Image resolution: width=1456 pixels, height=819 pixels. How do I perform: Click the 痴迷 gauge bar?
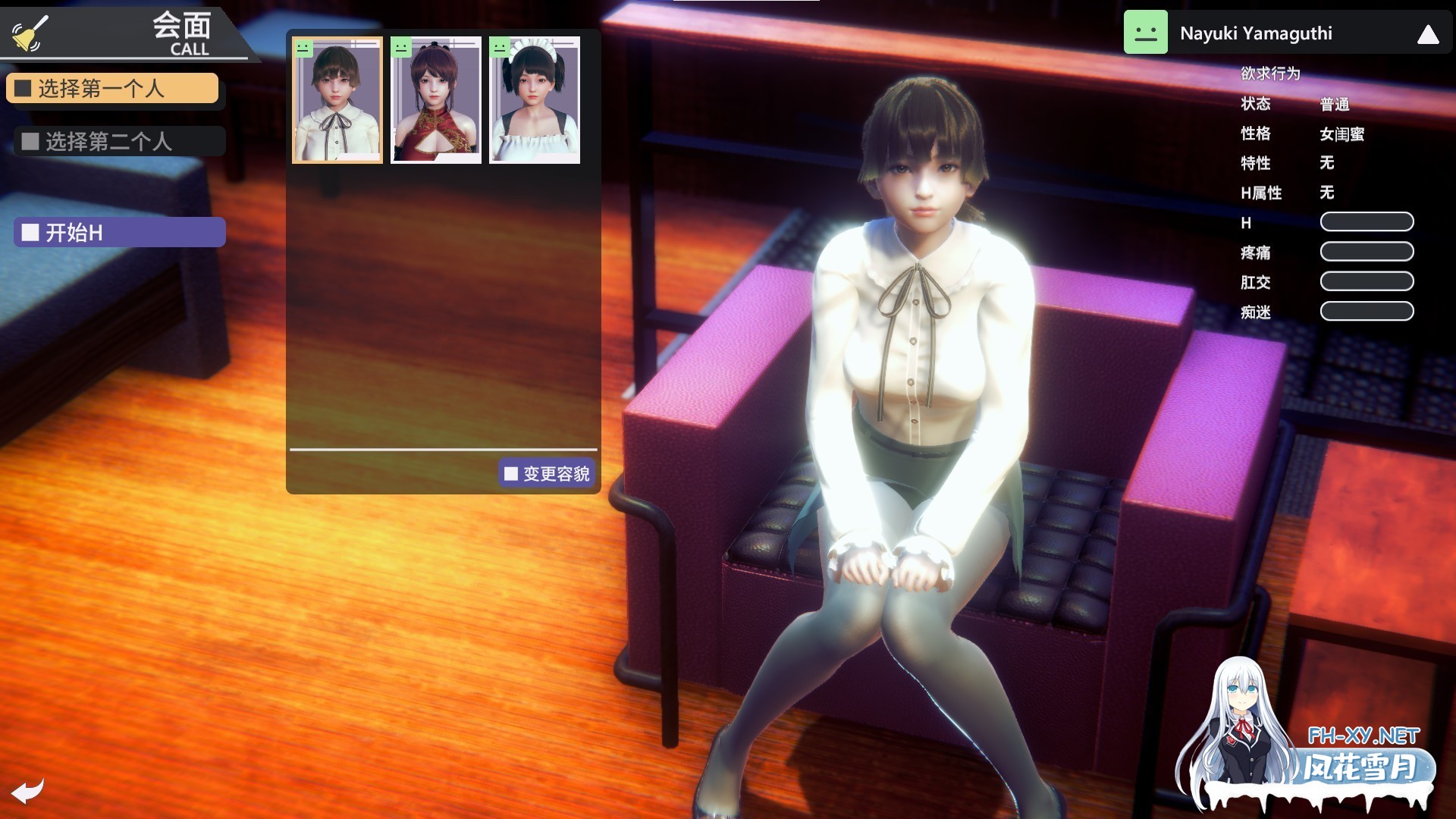tap(1367, 311)
